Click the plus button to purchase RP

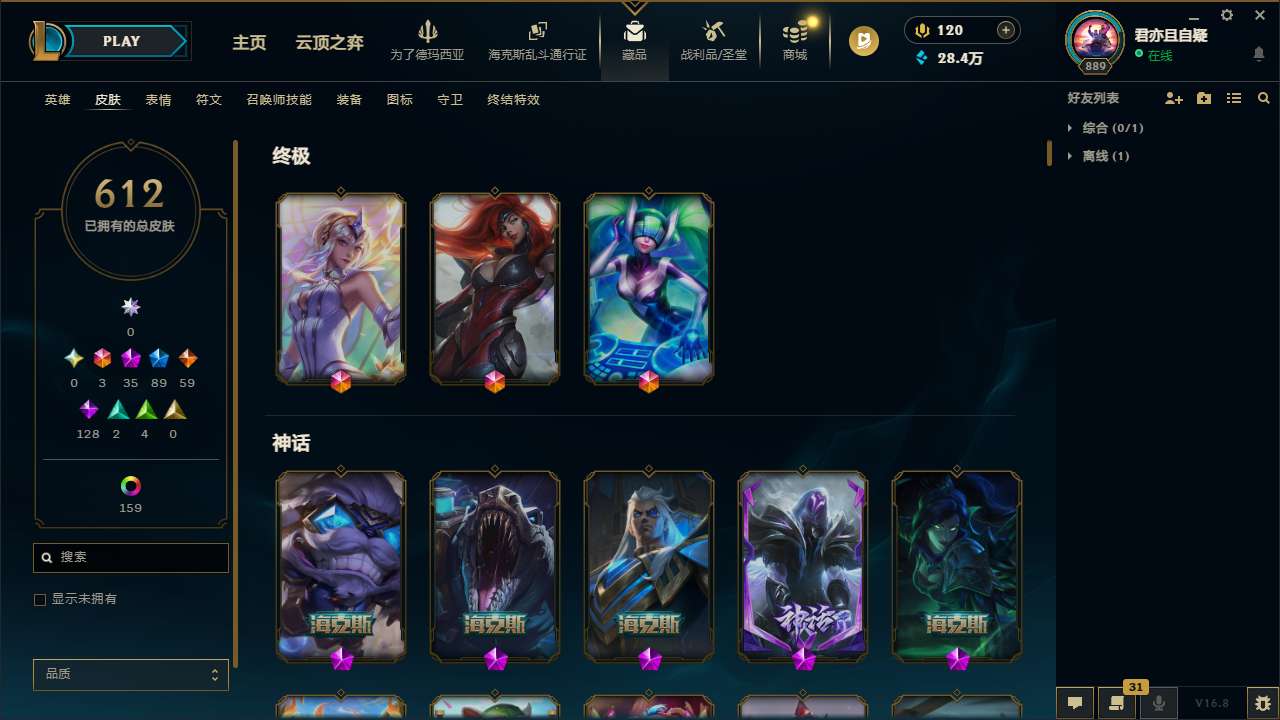click(x=1003, y=30)
